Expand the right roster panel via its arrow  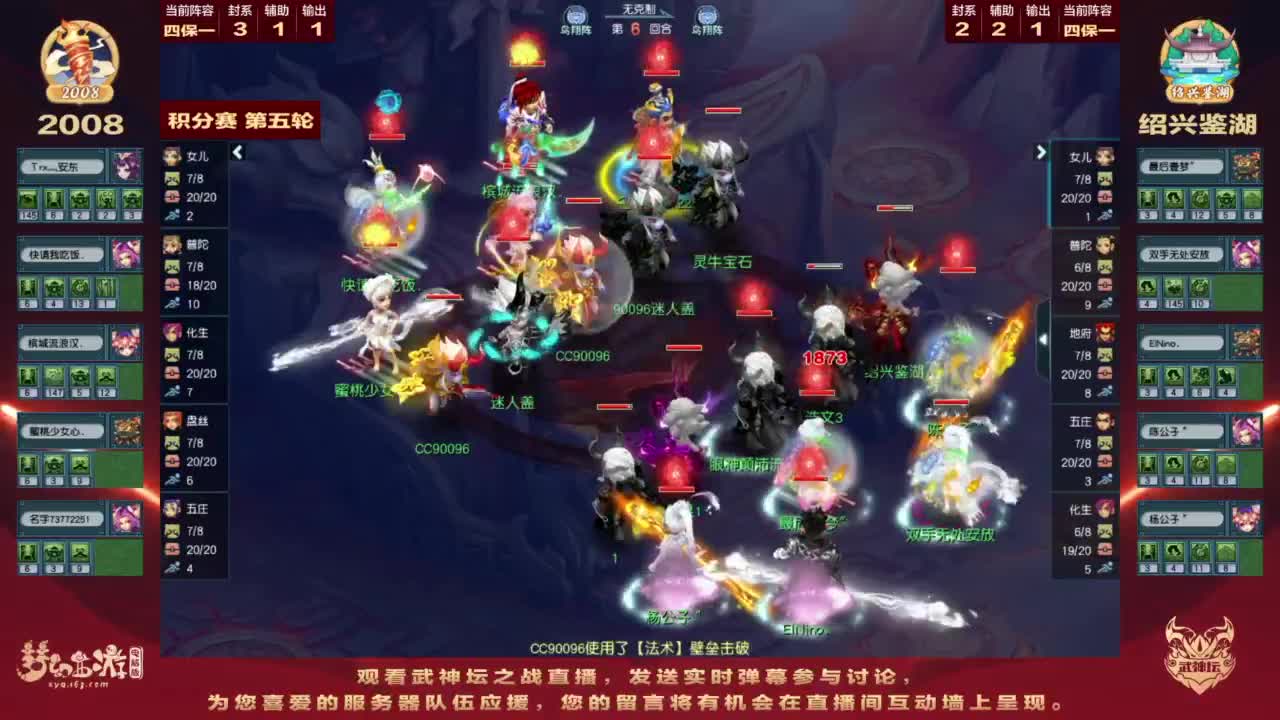click(1041, 150)
